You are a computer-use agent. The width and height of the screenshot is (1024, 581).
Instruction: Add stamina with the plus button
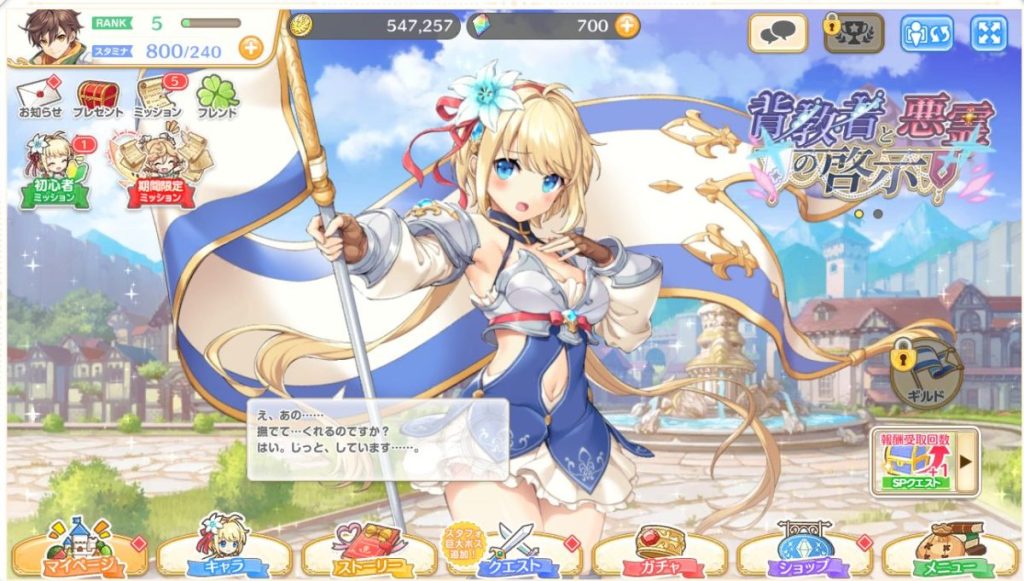point(250,46)
